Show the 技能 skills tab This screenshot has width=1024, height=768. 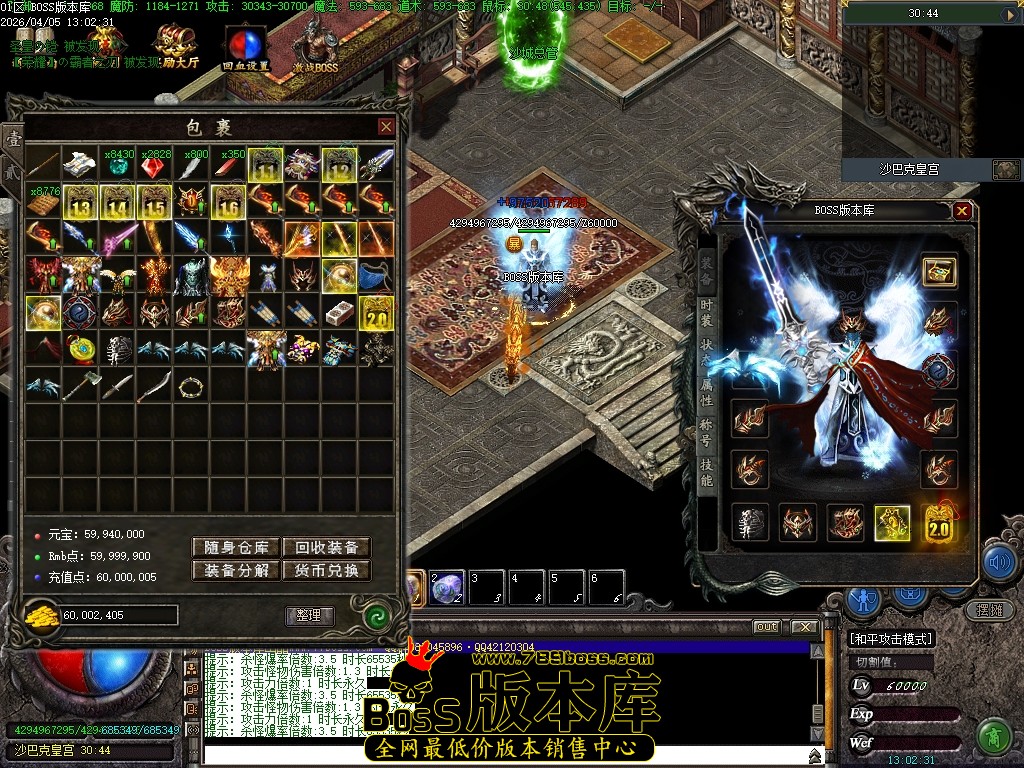click(706, 474)
